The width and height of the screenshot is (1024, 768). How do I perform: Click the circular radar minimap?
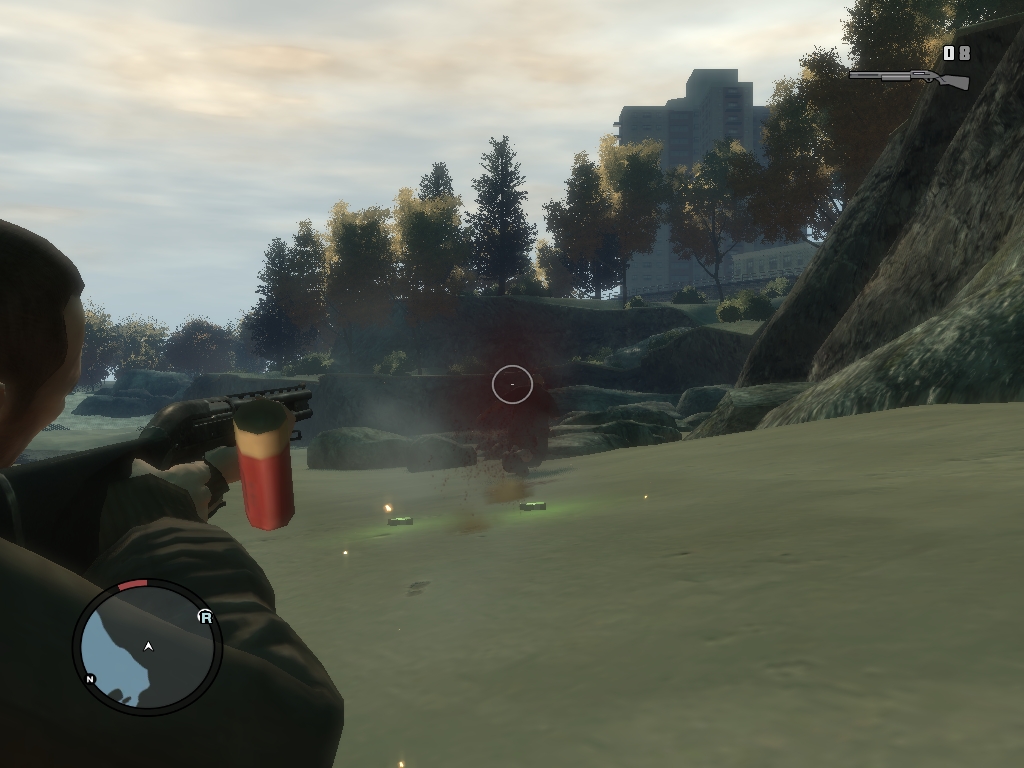tap(147, 647)
